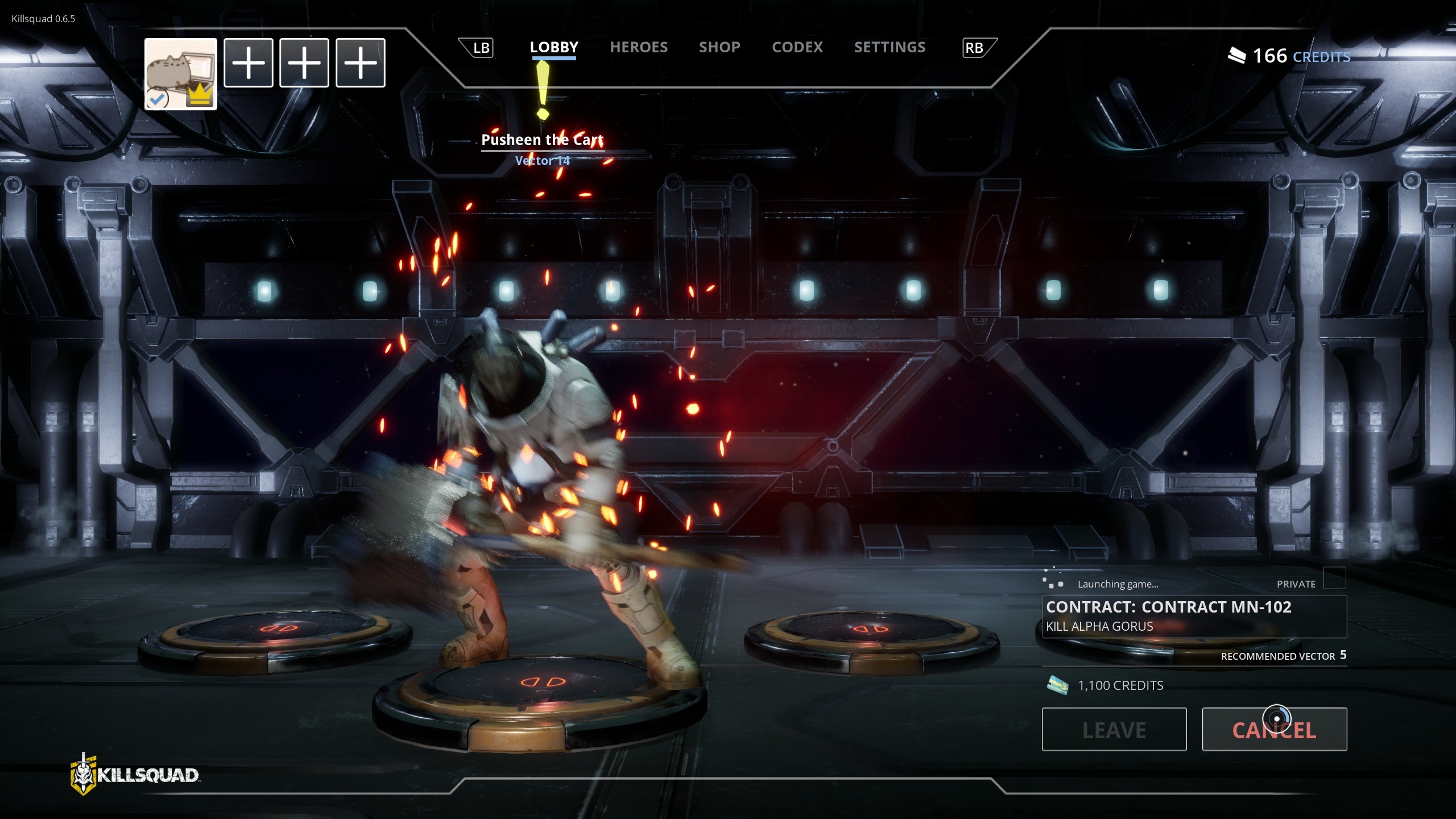Click the Leave button
This screenshot has height=819, width=1456.
pos(1114,729)
